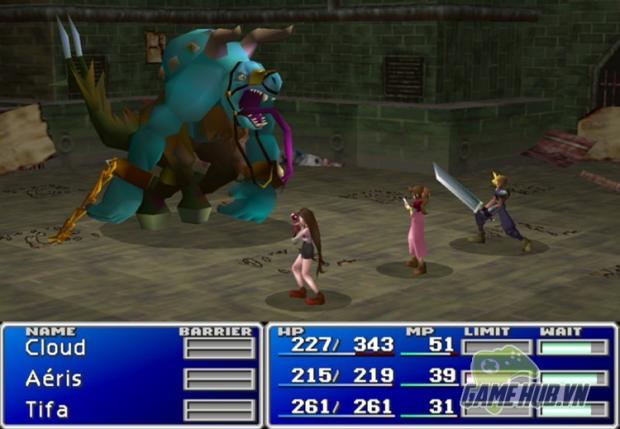Pick Tifa's name in the party list
This screenshot has height=429, width=620.
tap(48, 409)
